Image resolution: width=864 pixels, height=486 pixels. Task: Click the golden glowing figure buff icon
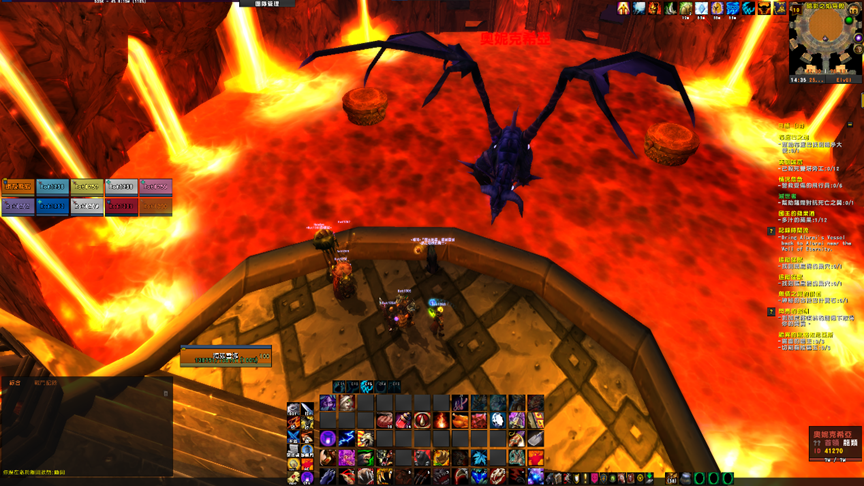623,9
